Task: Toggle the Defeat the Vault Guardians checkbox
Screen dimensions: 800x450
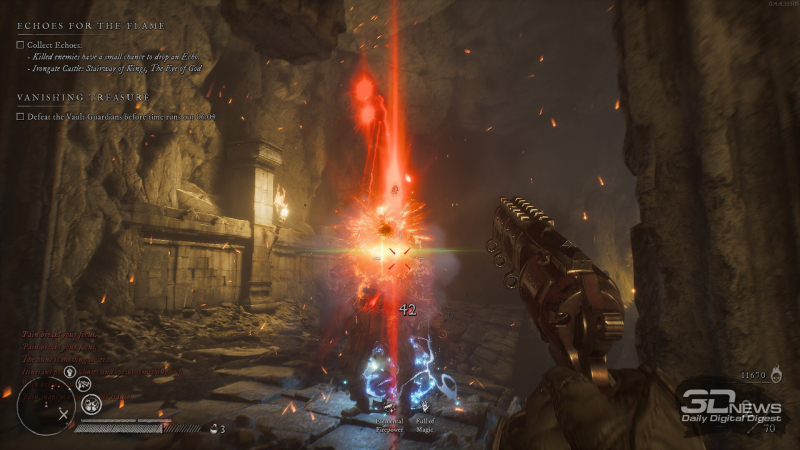Action: click(21, 116)
